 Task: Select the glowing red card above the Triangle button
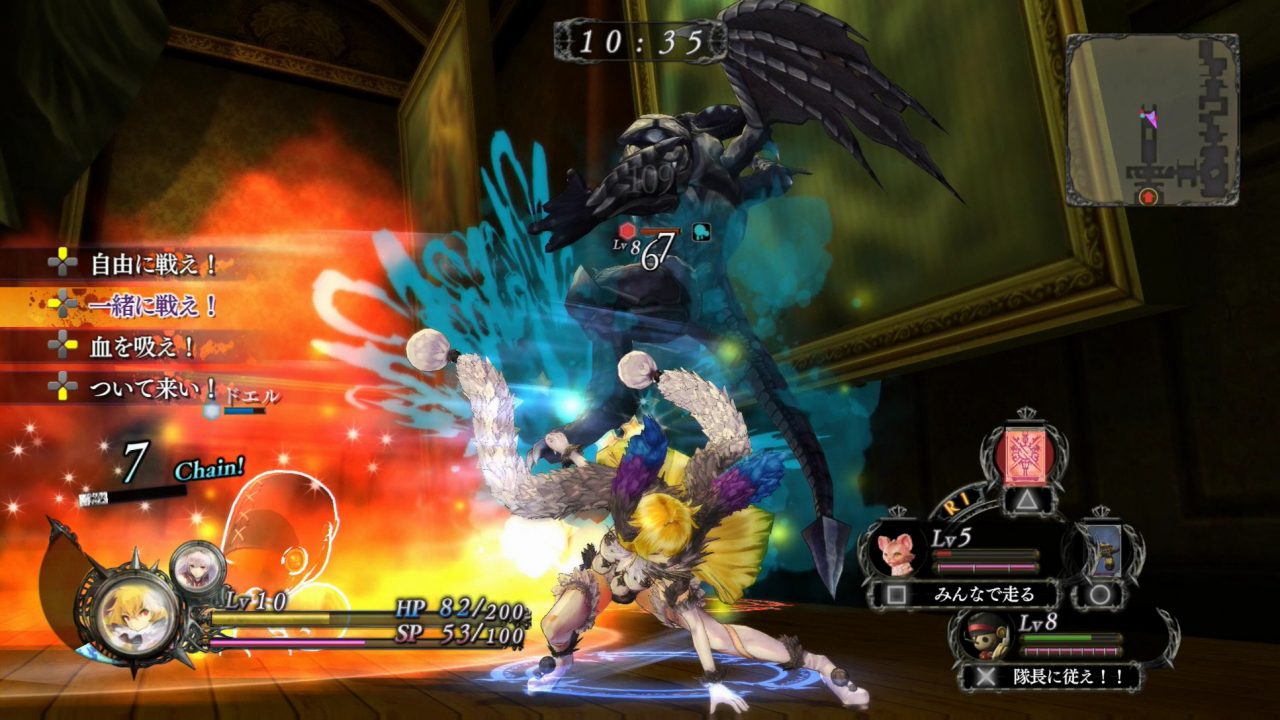tap(1024, 457)
